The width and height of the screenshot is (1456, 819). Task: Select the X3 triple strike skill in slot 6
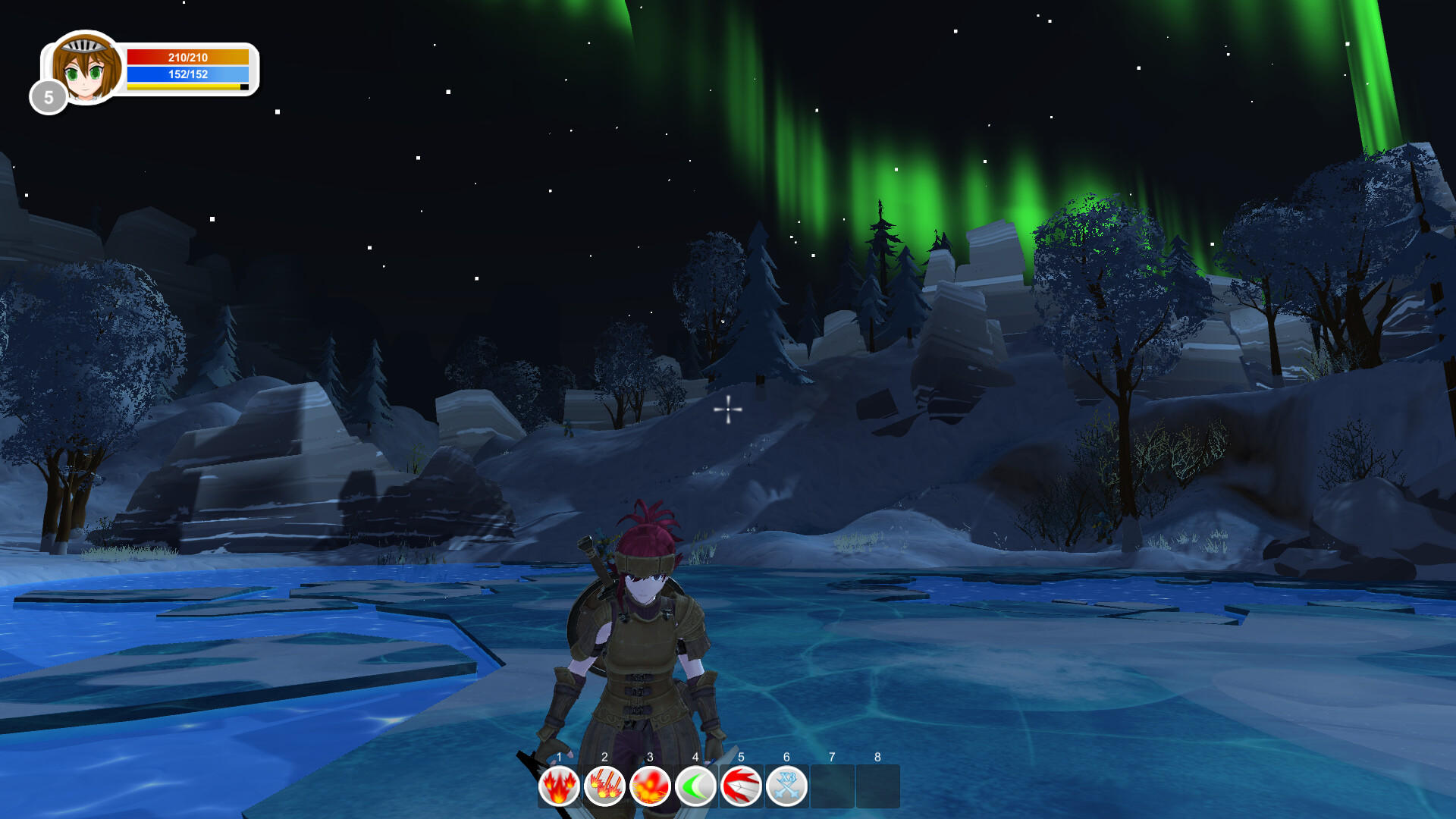[x=787, y=786]
